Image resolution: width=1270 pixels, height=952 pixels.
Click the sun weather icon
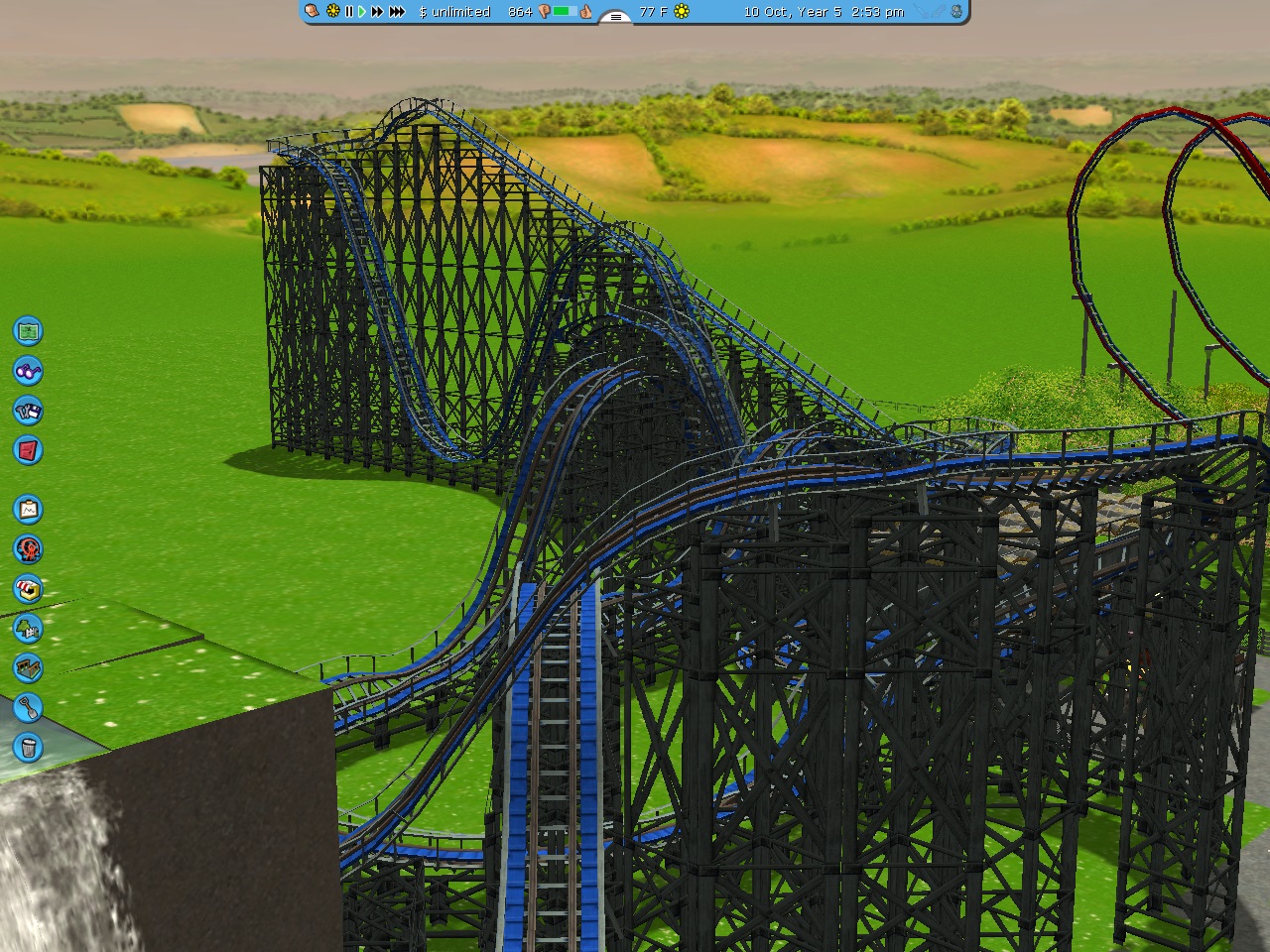coord(681,12)
